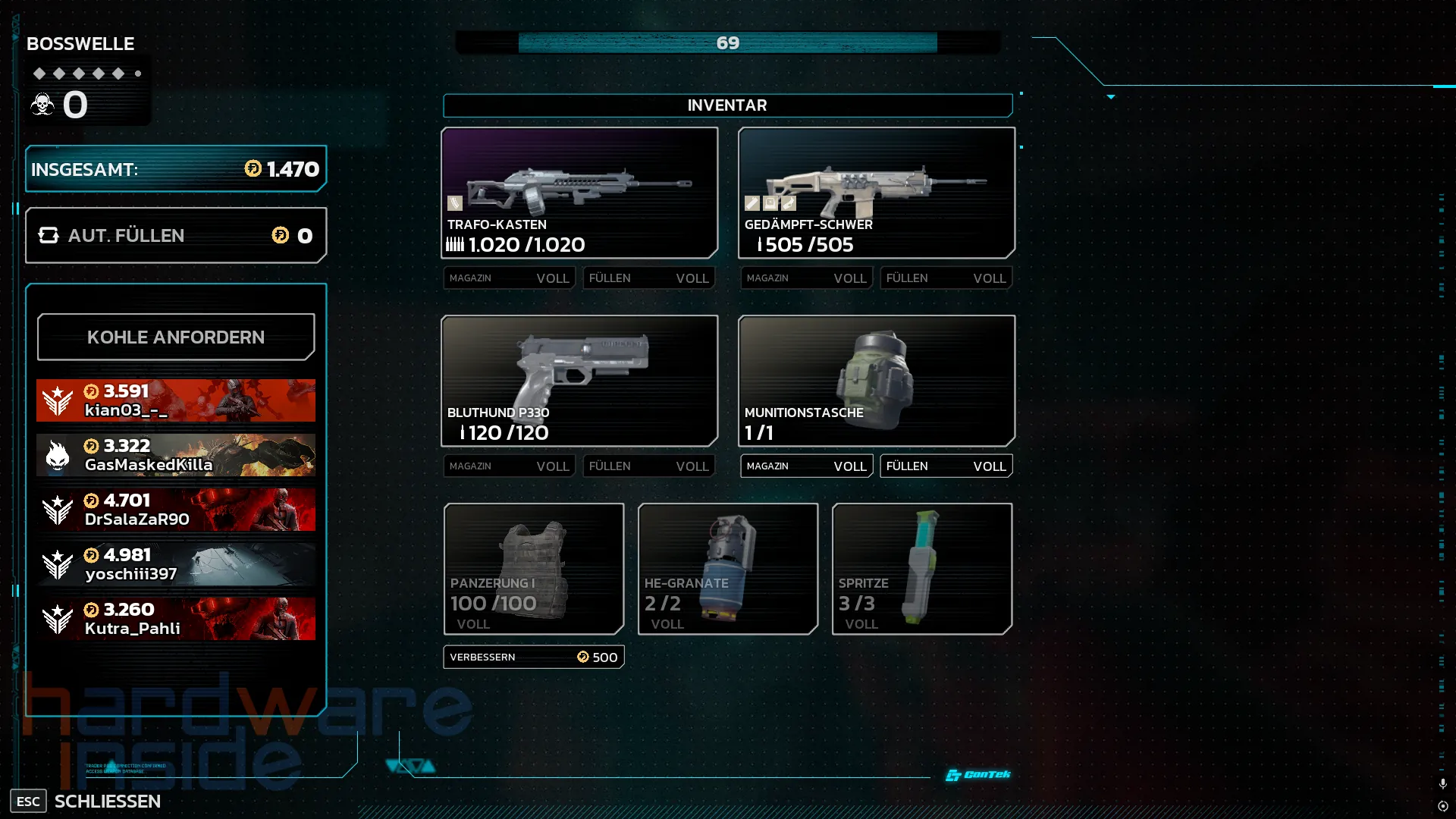
Task: Click Füllen under the Munitionstasche
Action: pos(946,466)
